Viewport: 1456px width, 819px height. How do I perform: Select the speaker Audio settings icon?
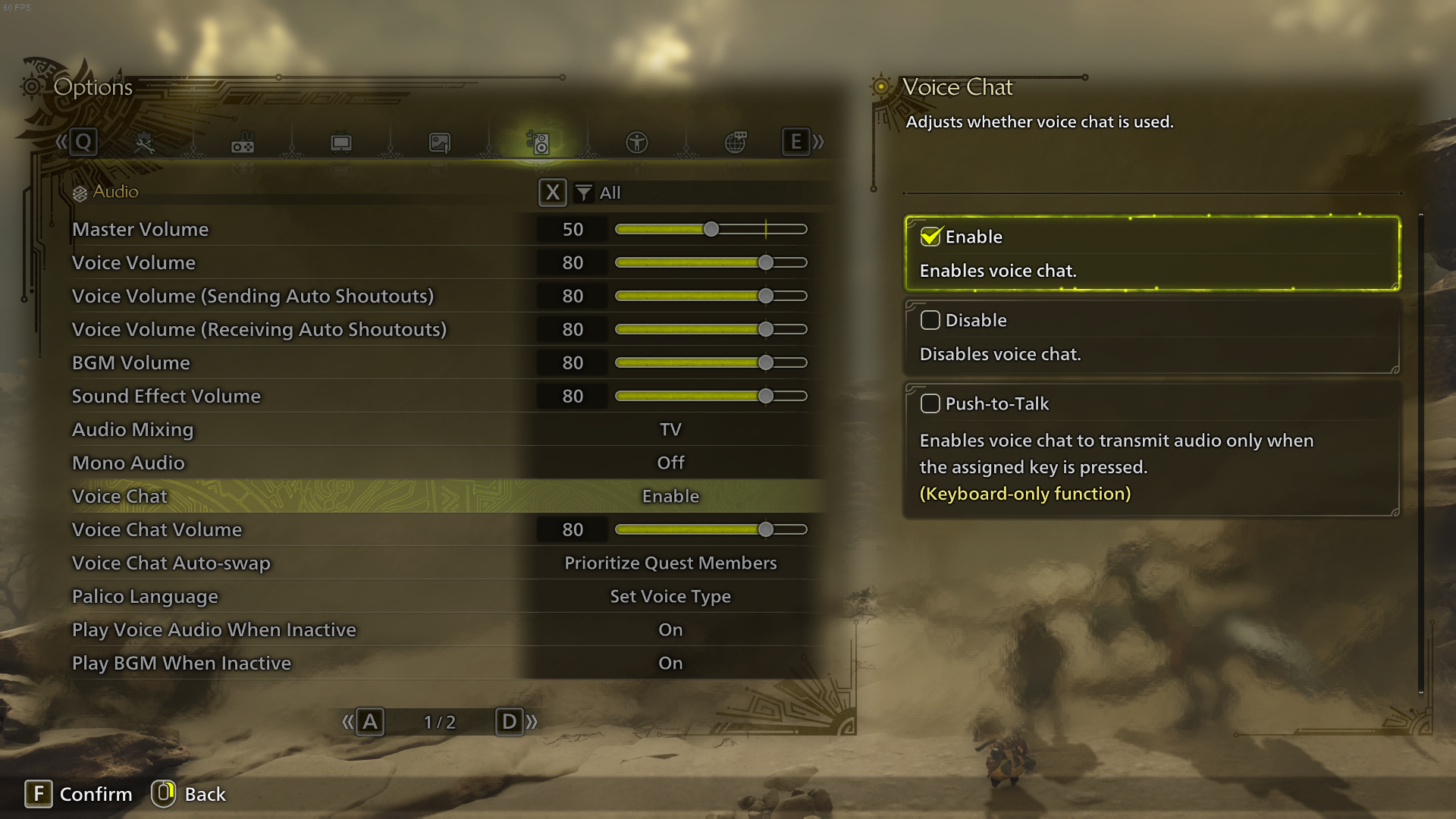coord(538,142)
